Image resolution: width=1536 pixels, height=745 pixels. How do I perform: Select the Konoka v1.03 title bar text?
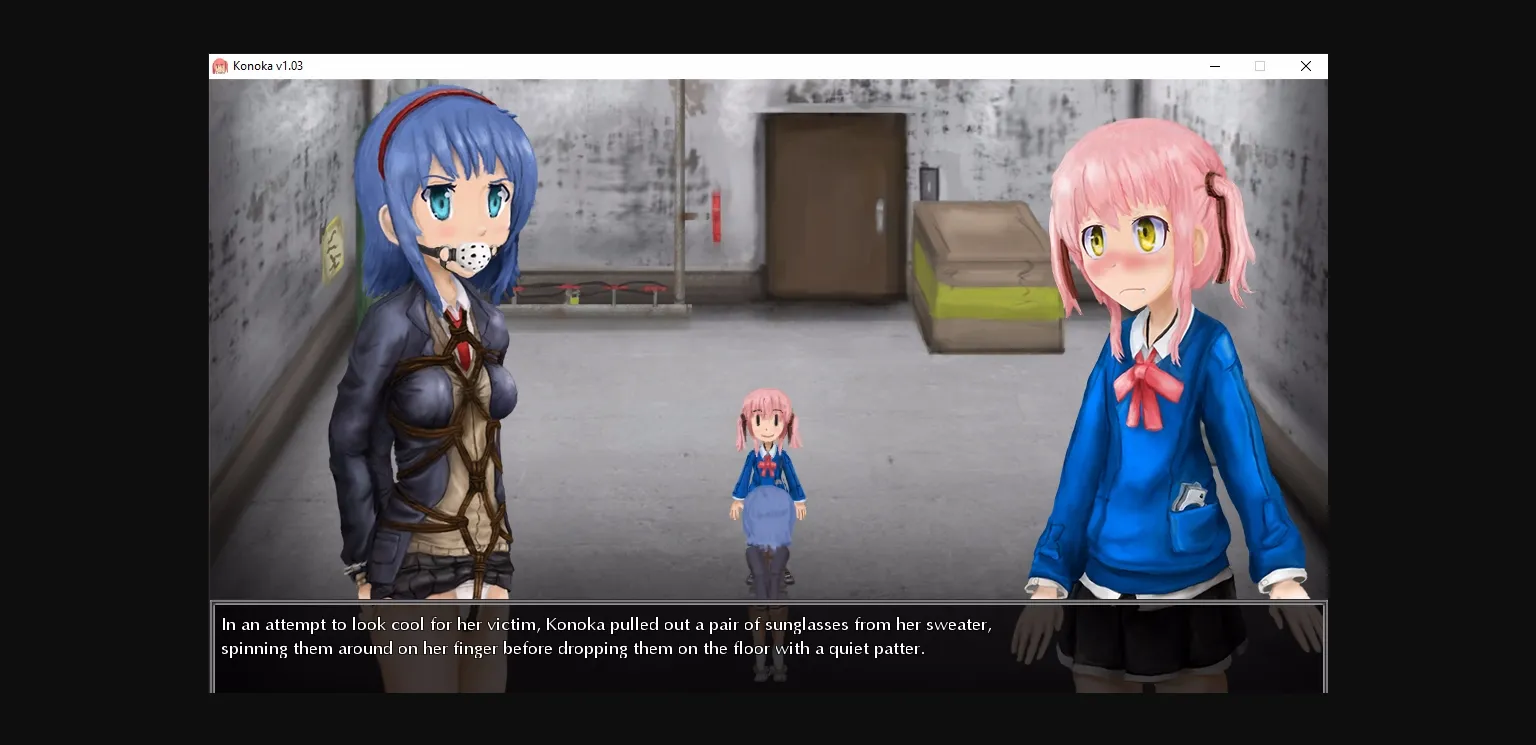(266, 66)
